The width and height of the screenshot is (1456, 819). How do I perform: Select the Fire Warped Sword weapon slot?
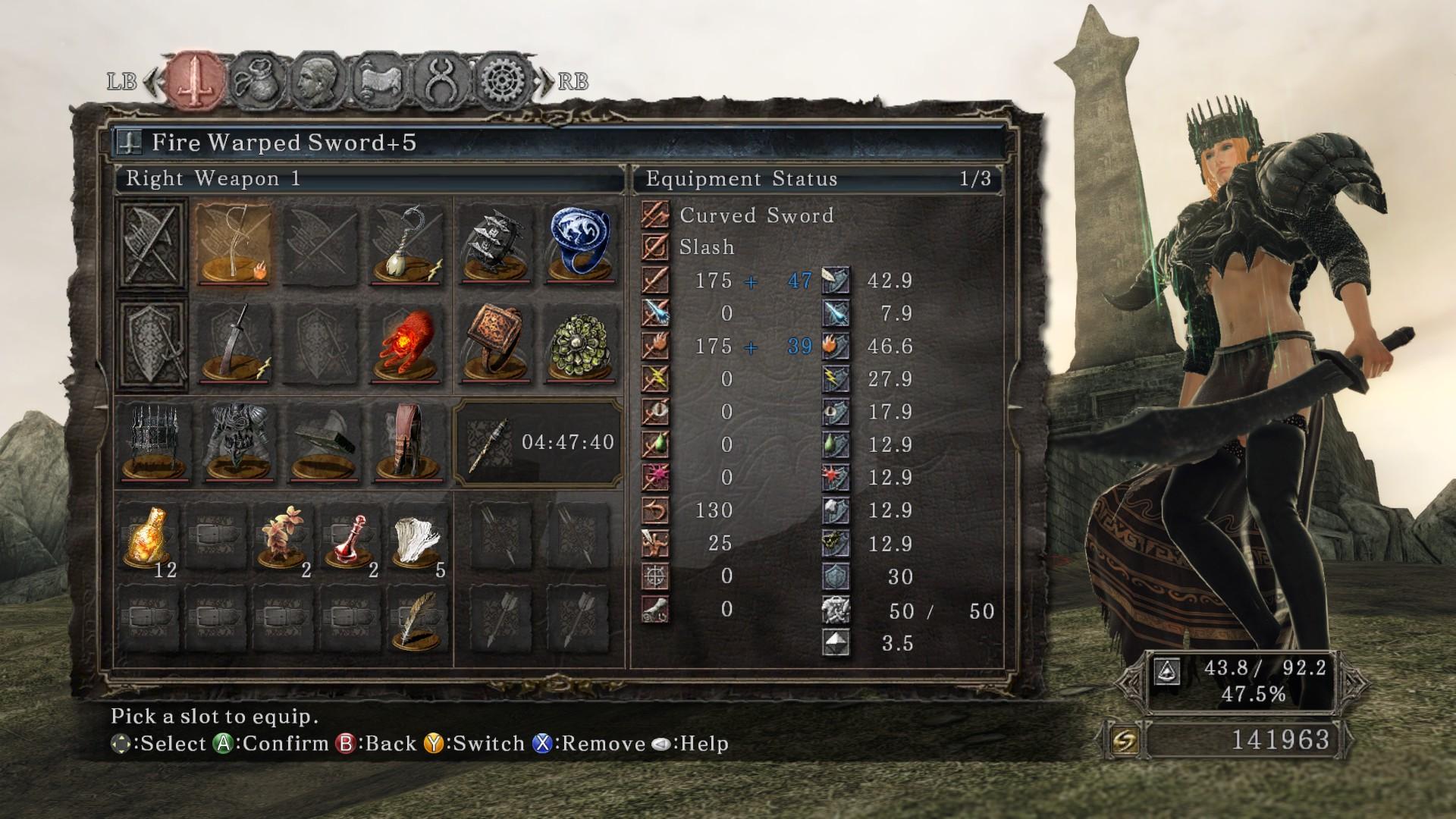coord(235,244)
